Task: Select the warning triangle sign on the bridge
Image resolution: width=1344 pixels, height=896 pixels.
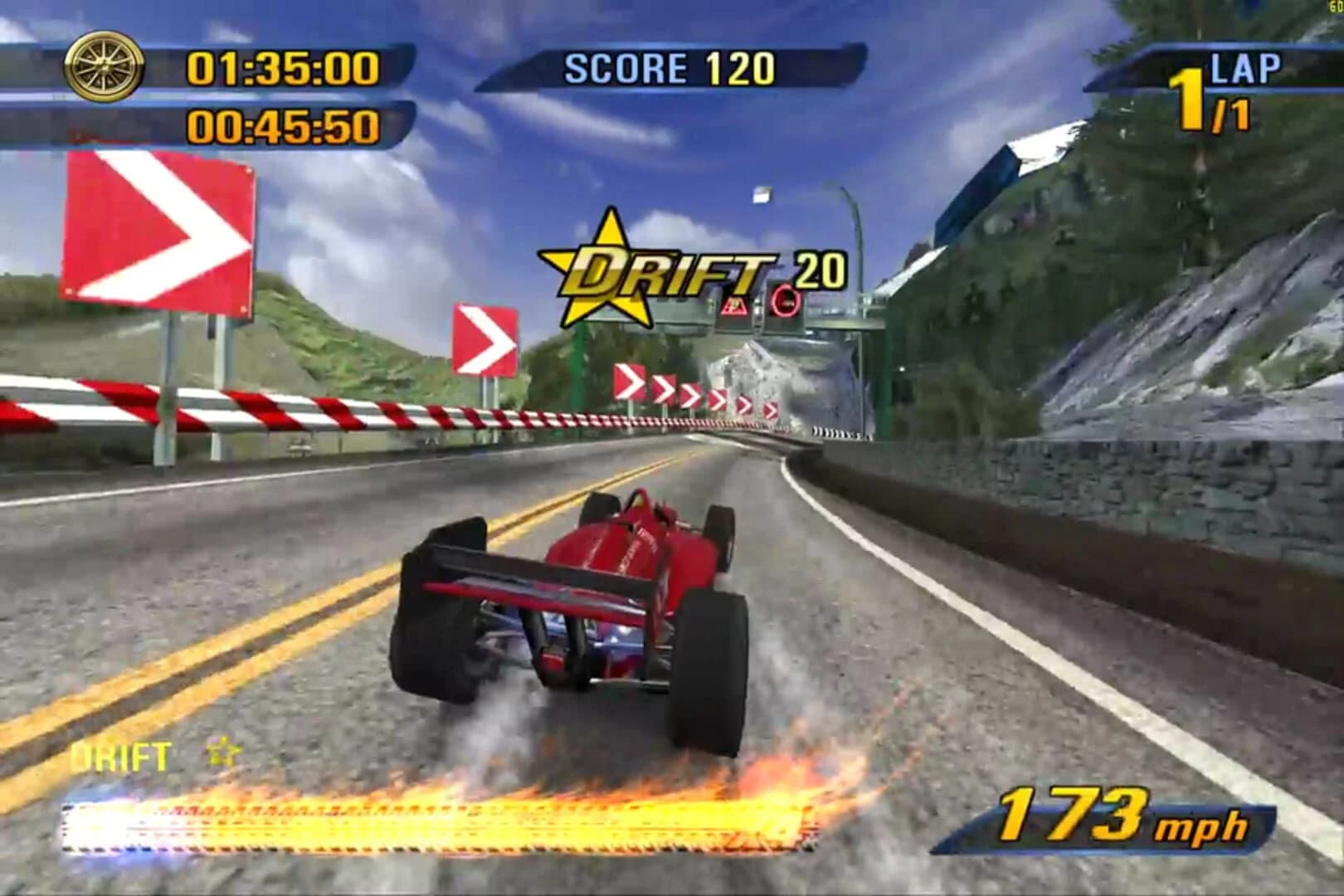Action: (x=737, y=307)
